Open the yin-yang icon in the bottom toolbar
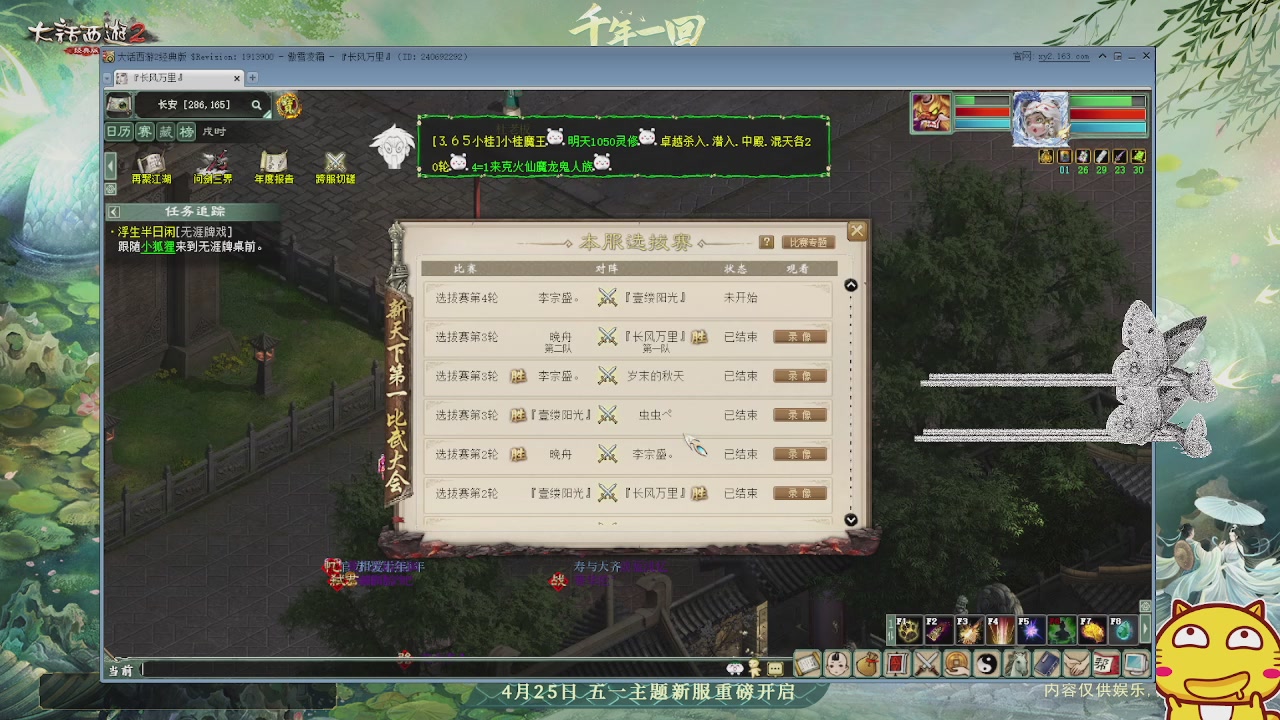Screen dimensions: 1280x720 987,663
